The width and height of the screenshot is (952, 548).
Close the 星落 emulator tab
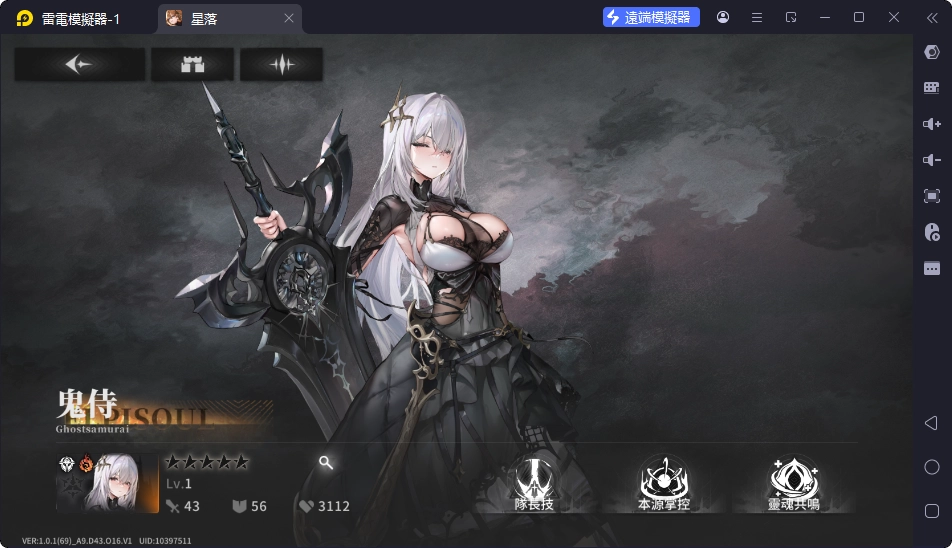tap(289, 18)
